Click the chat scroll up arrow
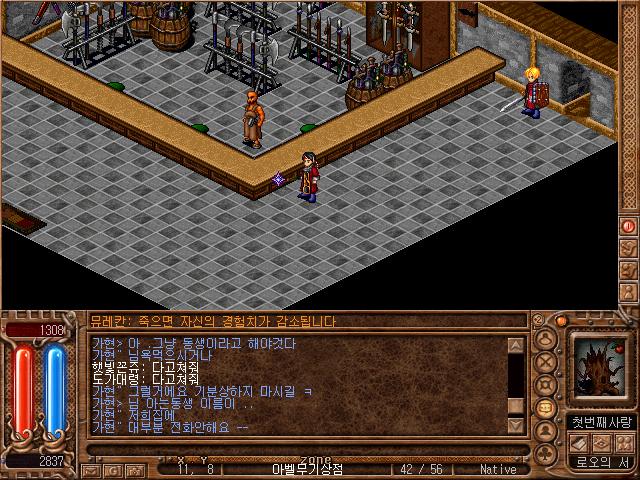 point(516,346)
